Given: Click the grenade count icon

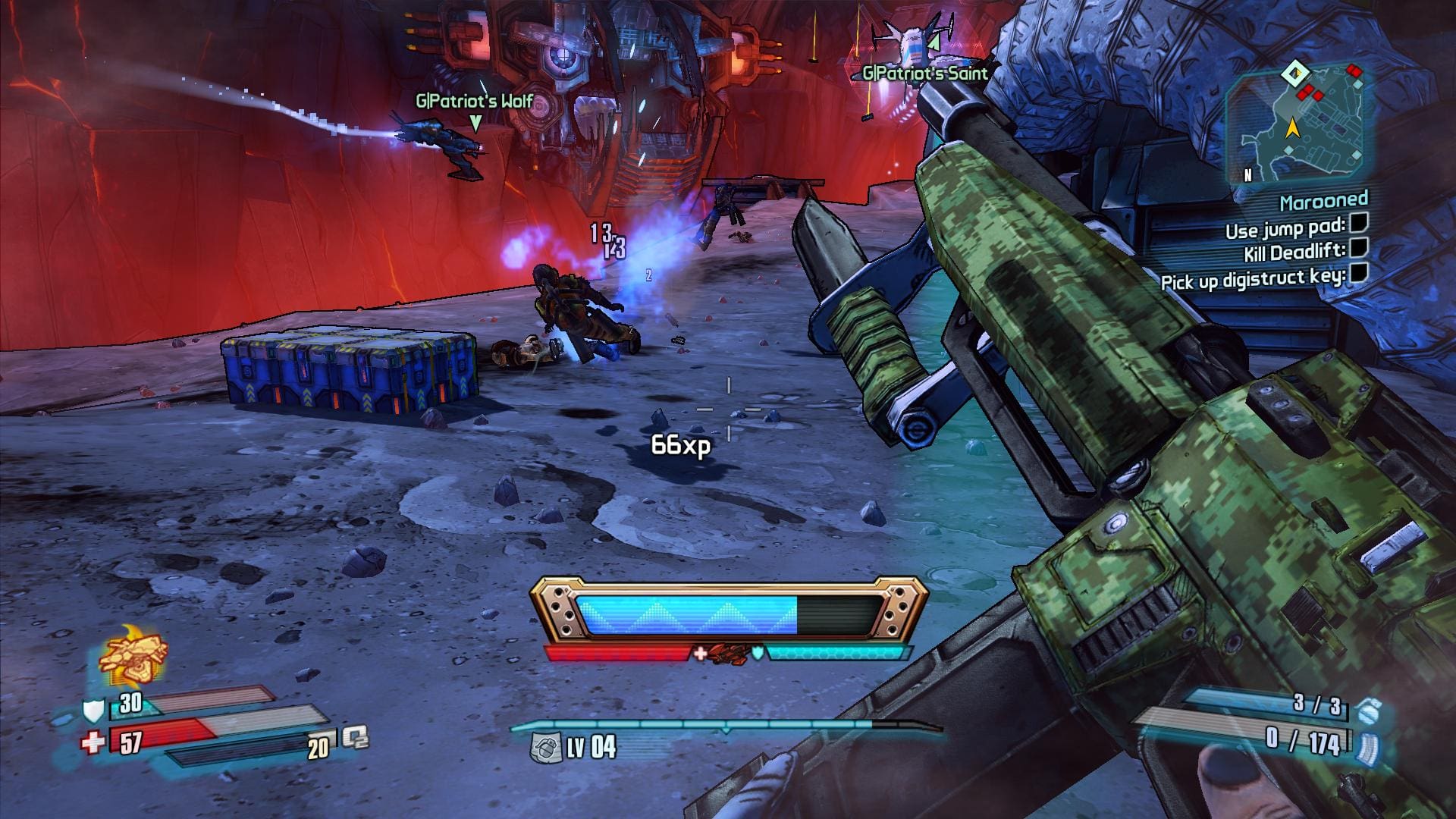Looking at the screenshot, I should [x=1368, y=711].
